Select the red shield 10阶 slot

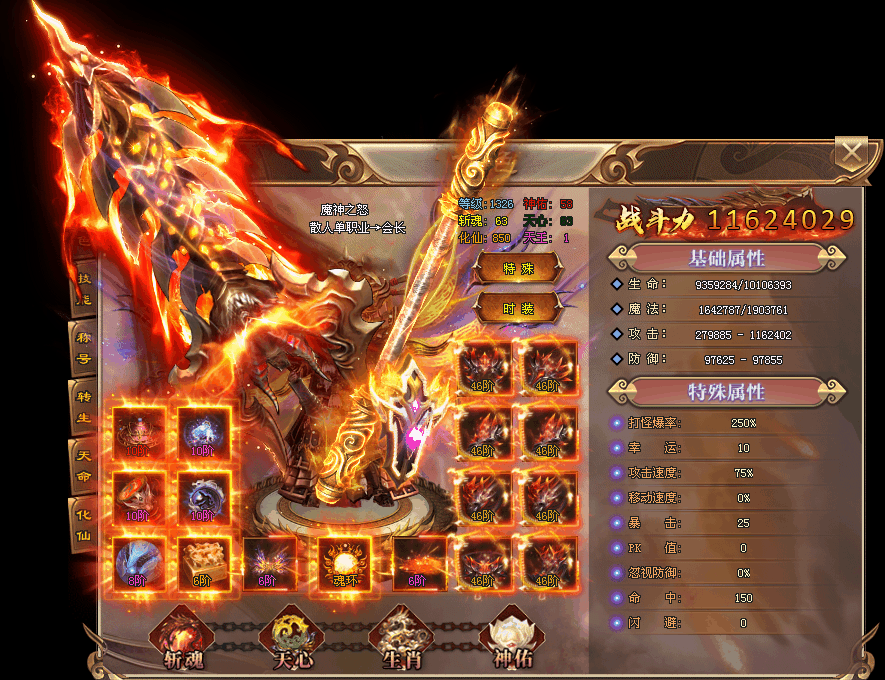(x=139, y=498)
